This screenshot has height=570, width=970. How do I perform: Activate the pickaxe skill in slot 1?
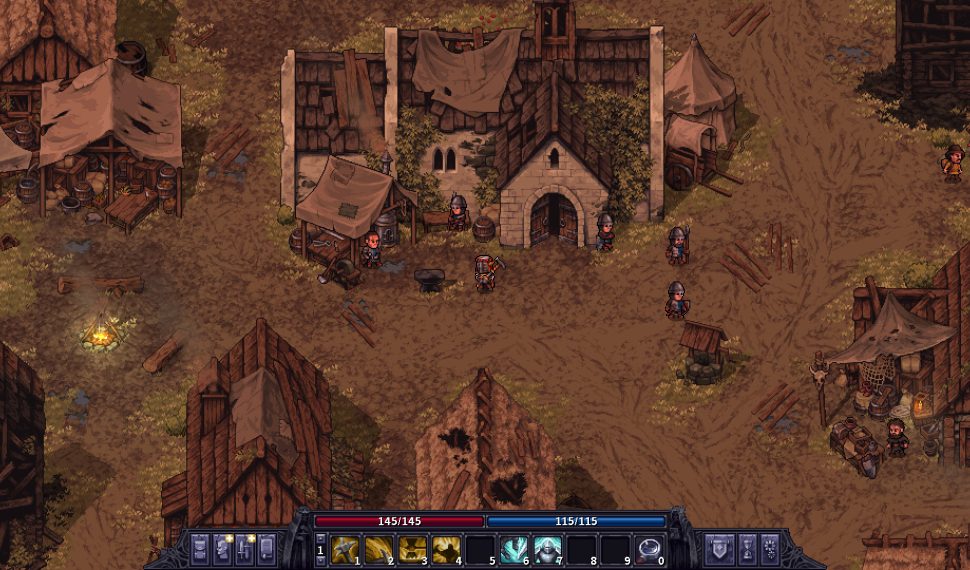[x=345, y=548]
